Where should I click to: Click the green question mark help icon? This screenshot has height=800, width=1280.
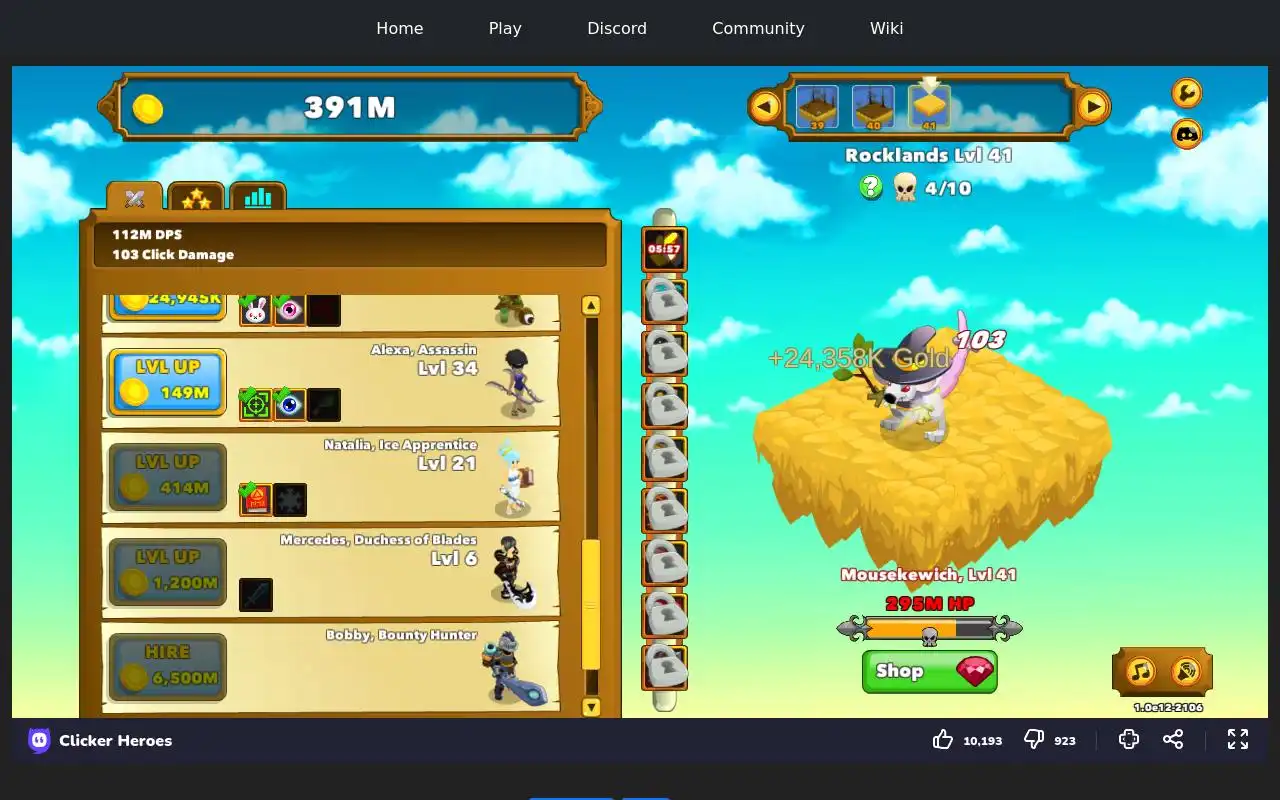pyautogui.click(x=871, y=187)
